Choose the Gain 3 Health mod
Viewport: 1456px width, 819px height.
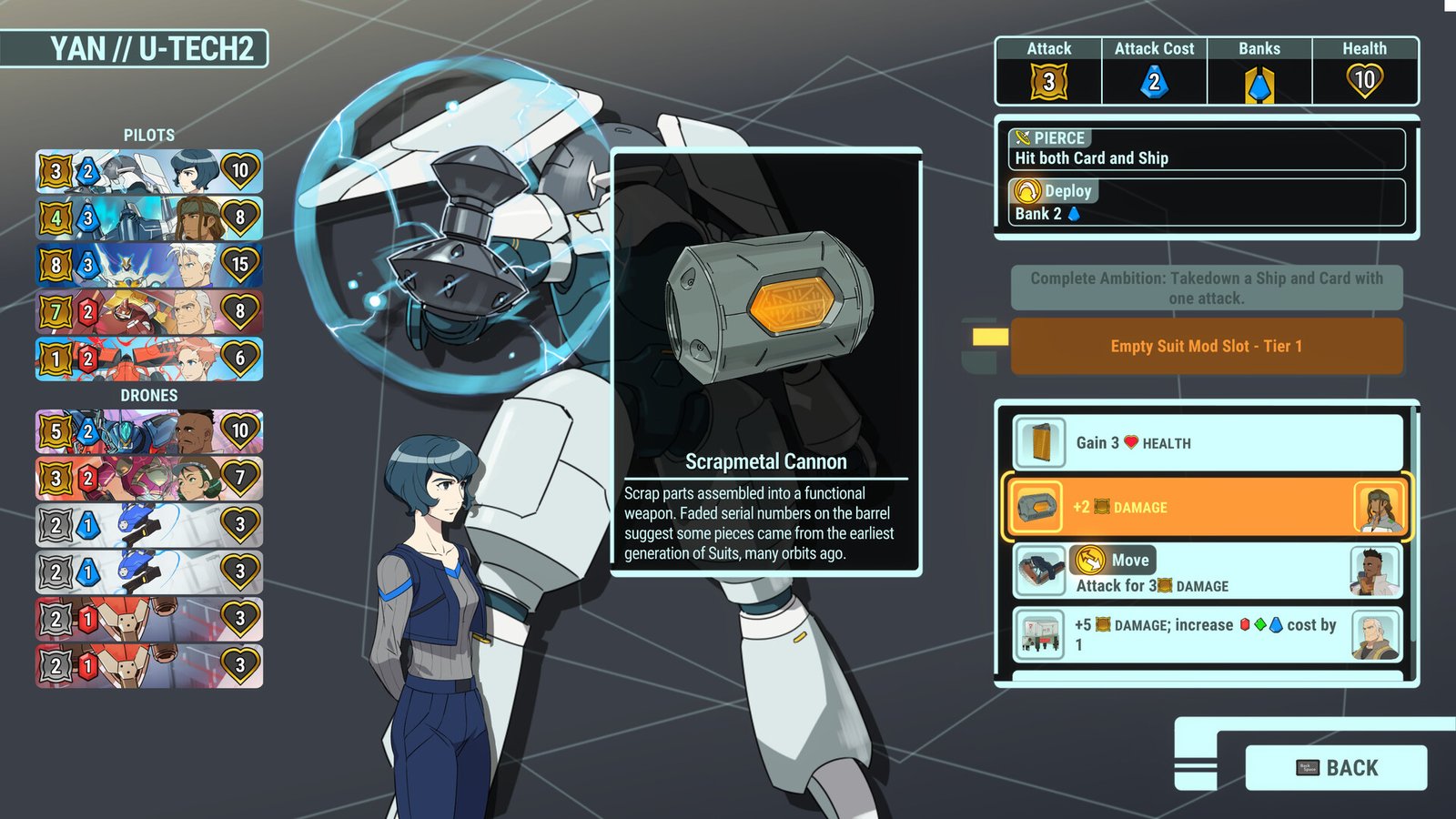coord(1207,443)
